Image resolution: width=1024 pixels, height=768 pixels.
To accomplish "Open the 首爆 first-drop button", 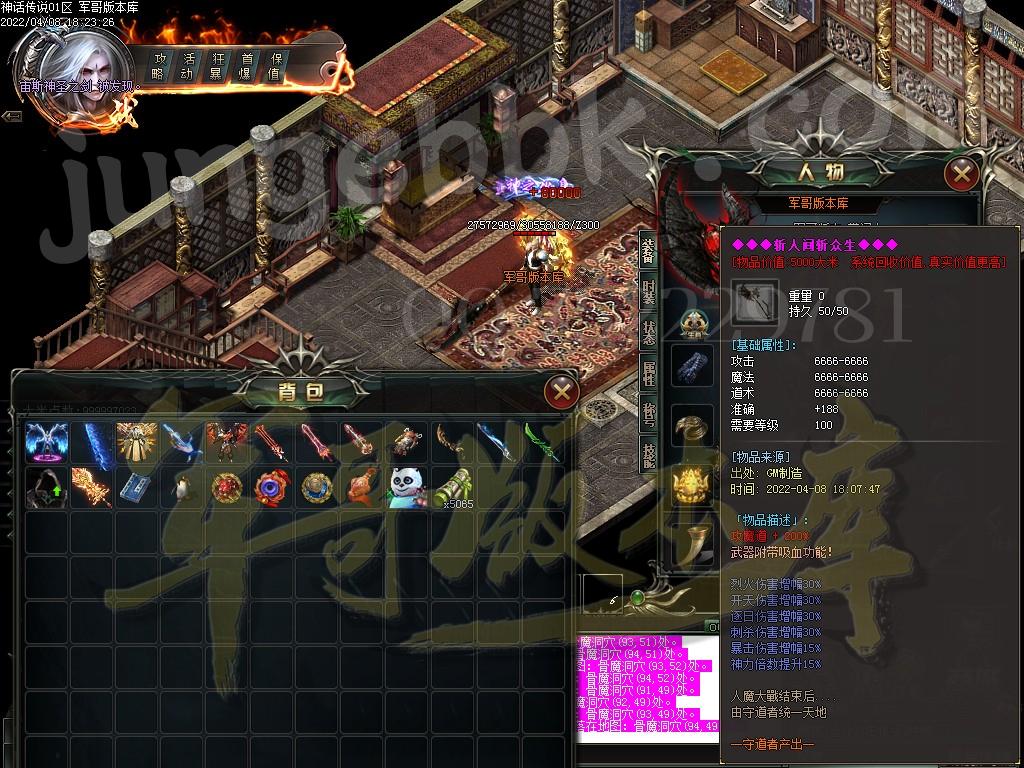I will tap(245, 66).
